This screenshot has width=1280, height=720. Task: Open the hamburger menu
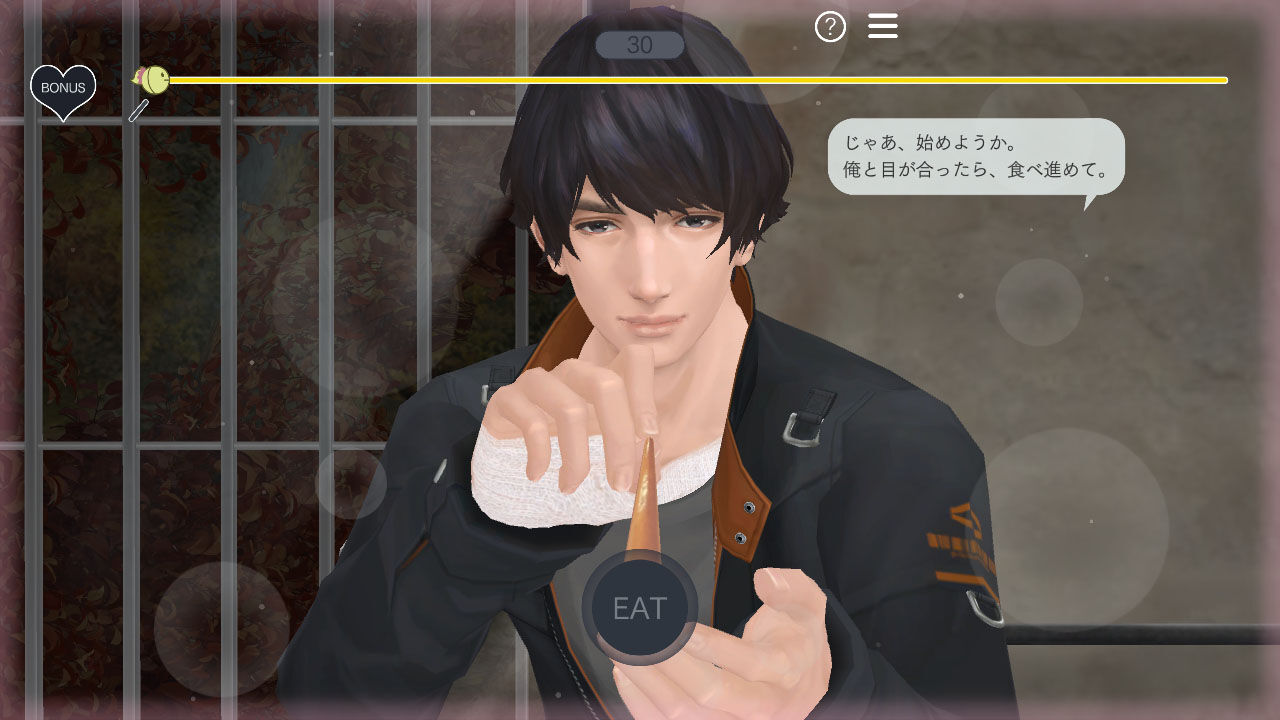(x=883, y=25)
